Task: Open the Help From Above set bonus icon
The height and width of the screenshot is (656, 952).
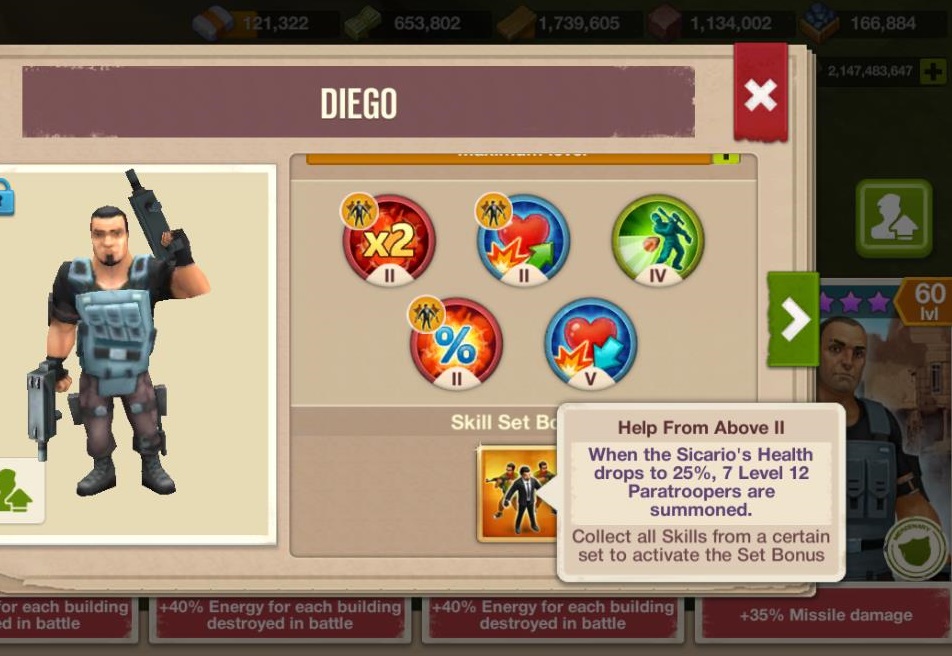Action: click(x=517, y=493)
